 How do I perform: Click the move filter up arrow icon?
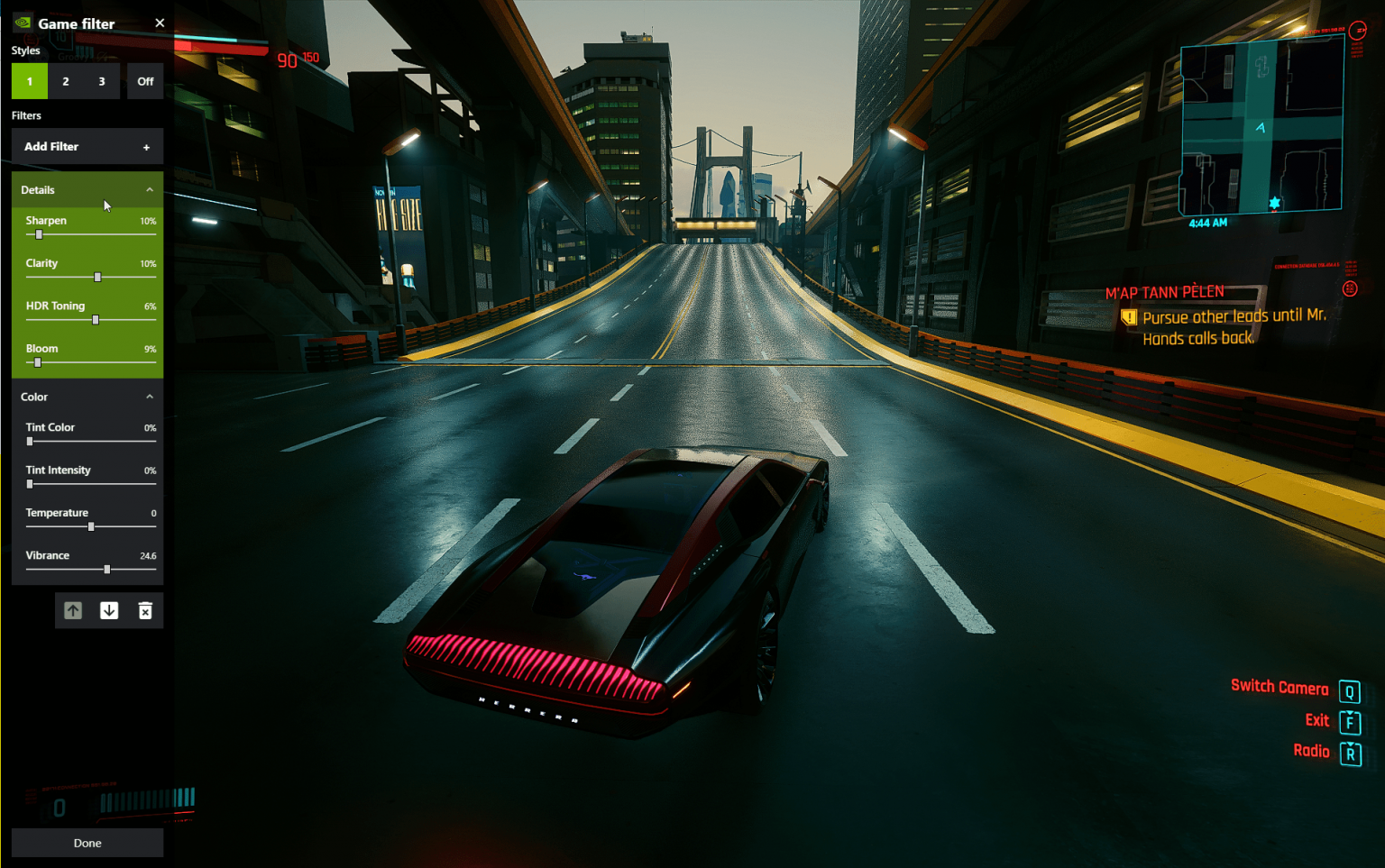(72, 610)
